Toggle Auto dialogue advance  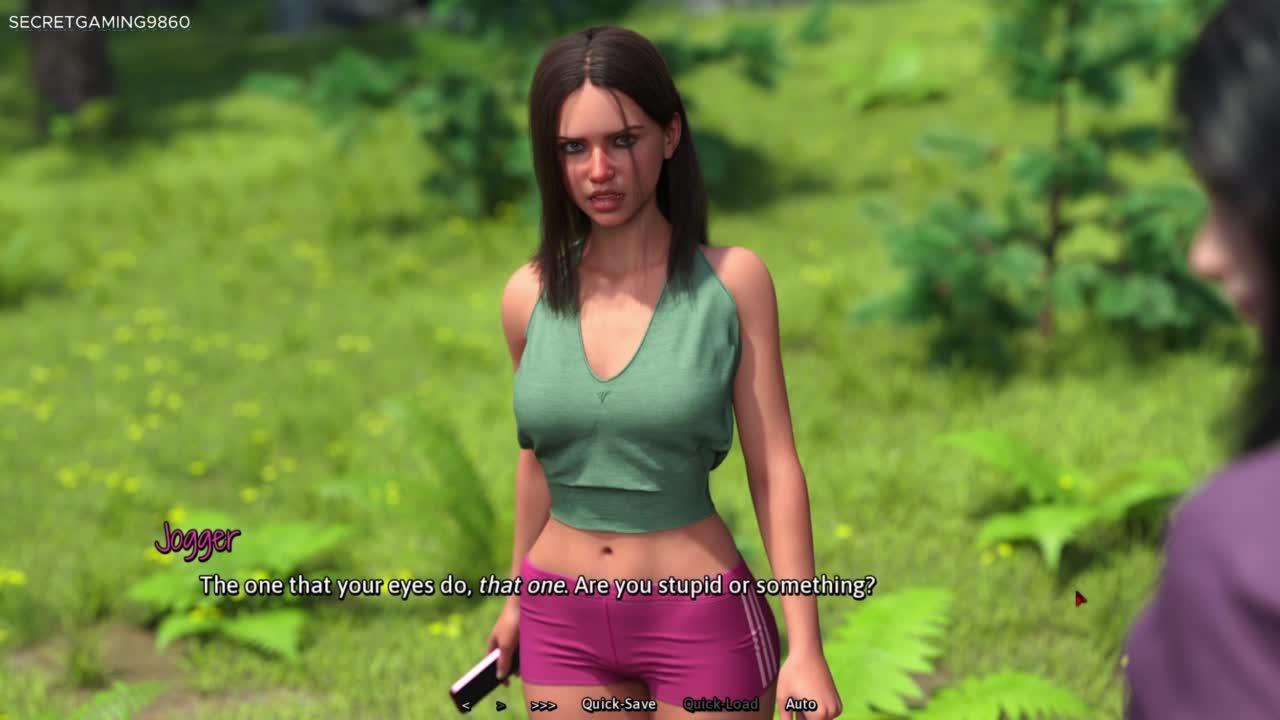pos(801,704)
